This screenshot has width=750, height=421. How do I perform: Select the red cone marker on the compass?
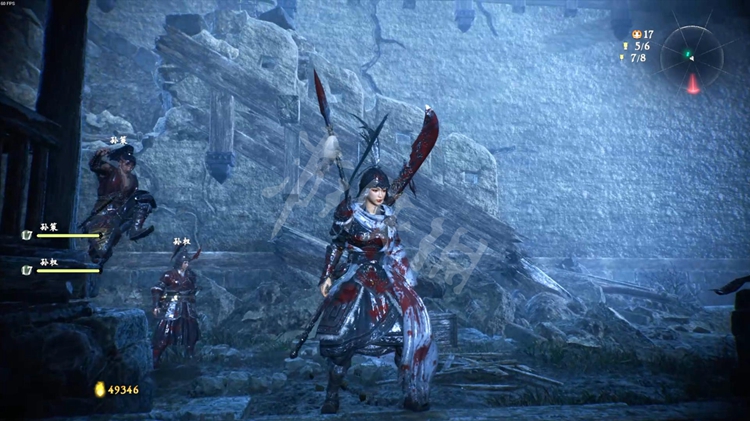[692, 84]
